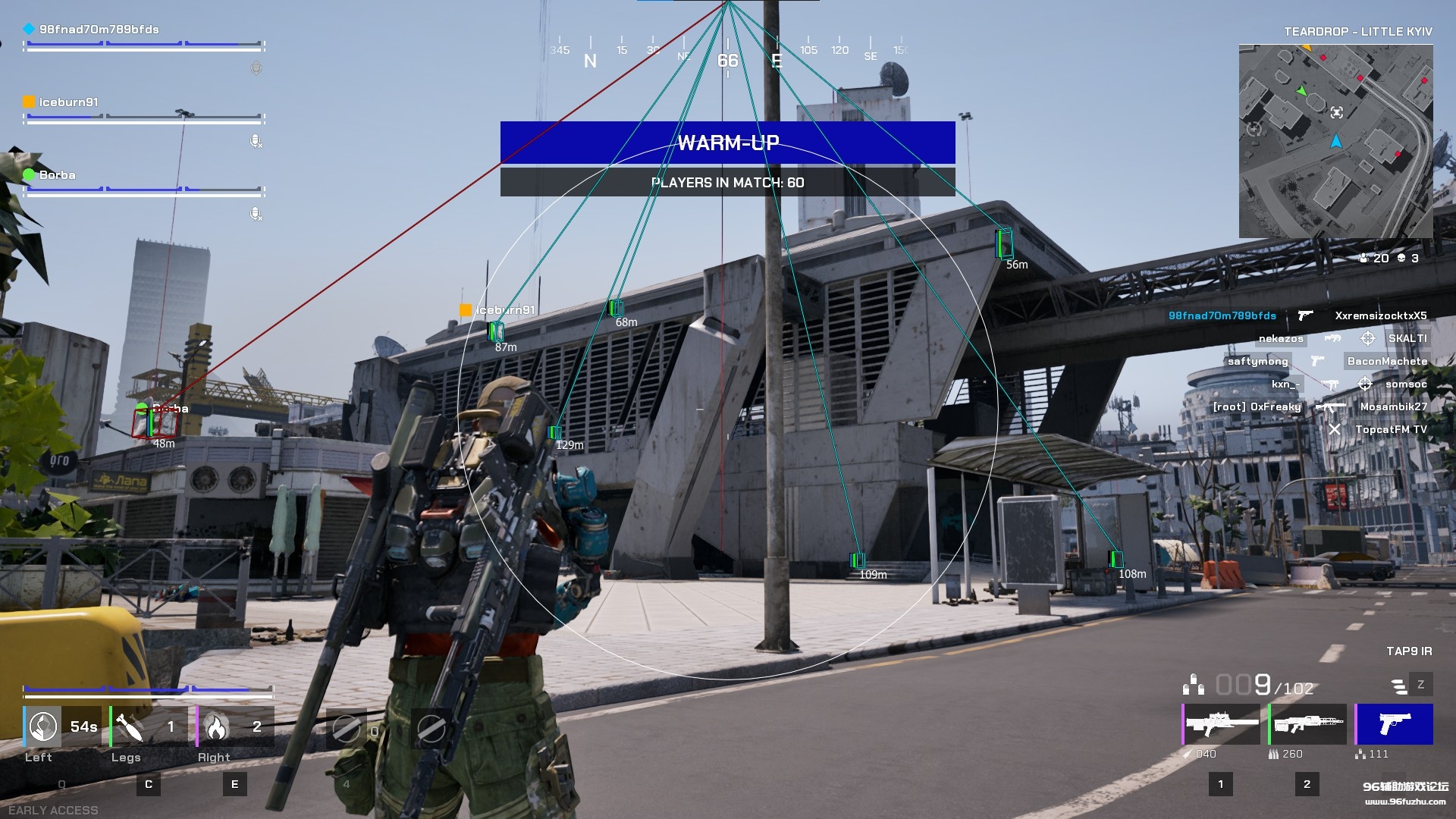The height and width of the screenshot is (819, 1456).
Task: Trigger the Right flame ability
Action: click(x=216, y=726)
